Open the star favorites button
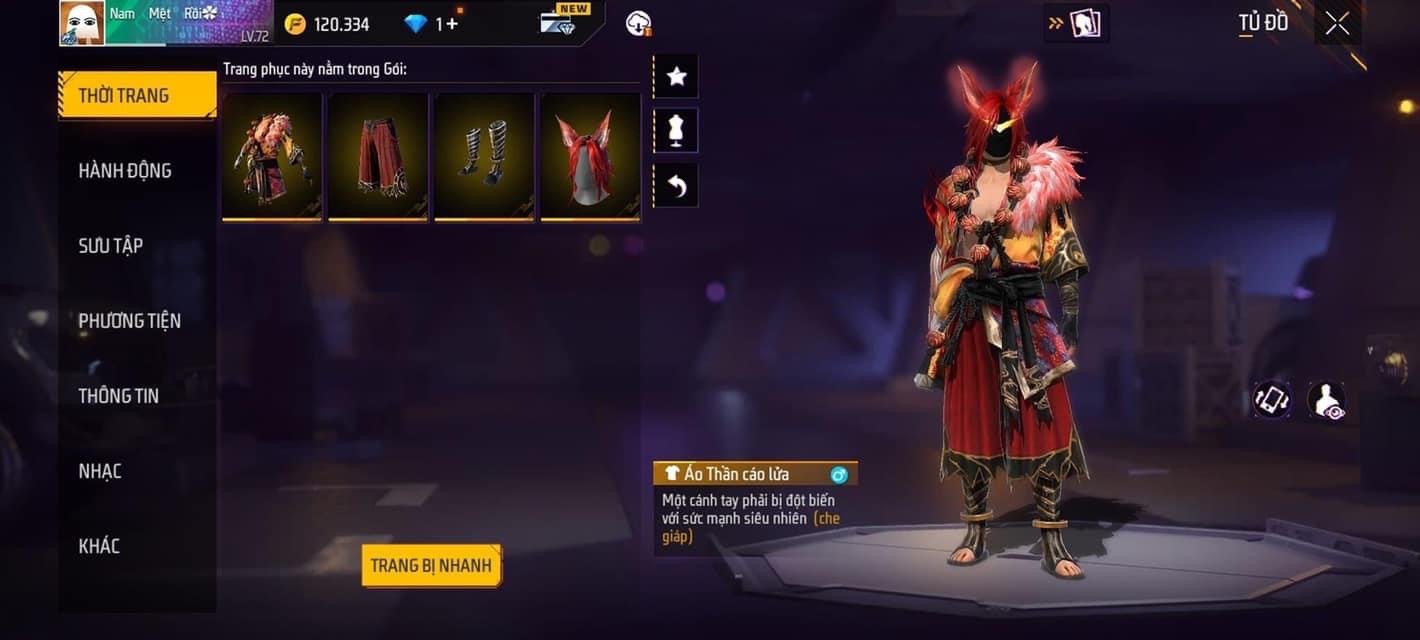The height and width of the screenshot is (640, 1420). [676, 76]
